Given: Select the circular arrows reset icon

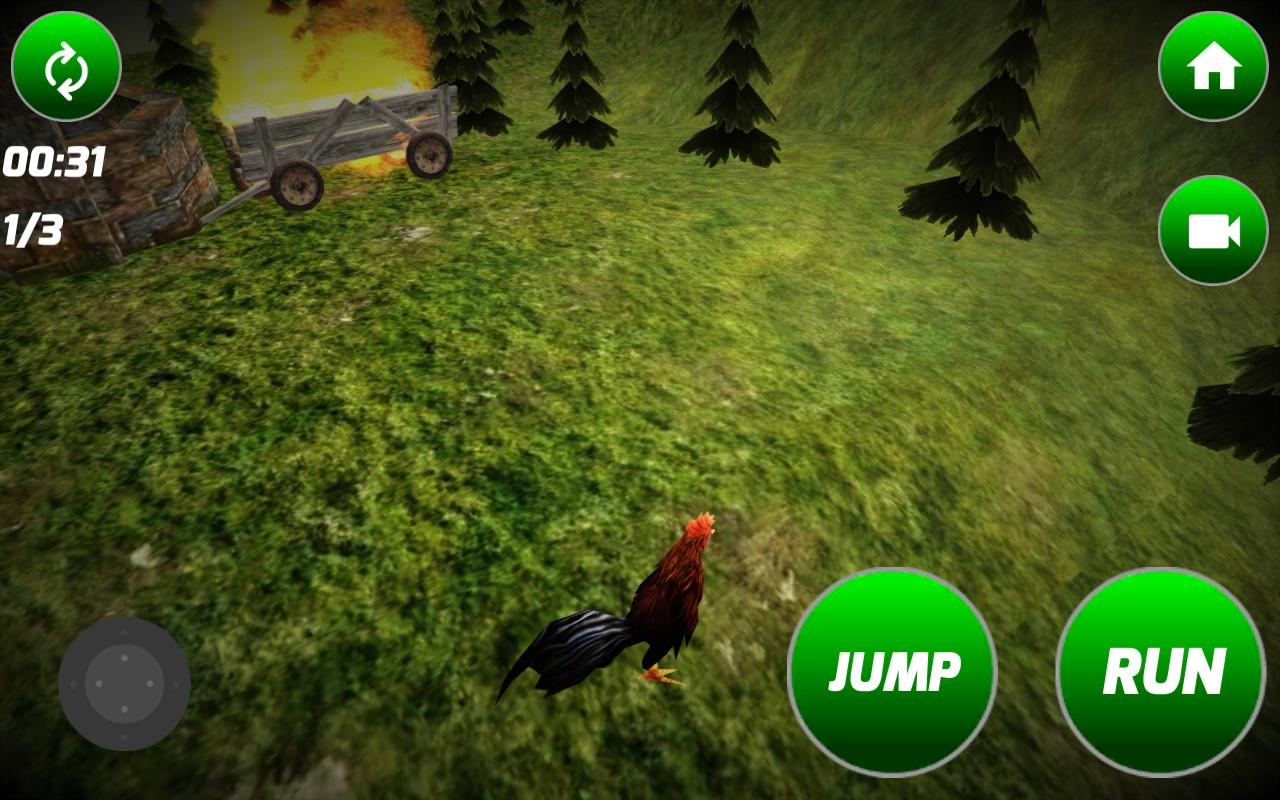Looking at the screenshot, I should [x=65, y=65].
